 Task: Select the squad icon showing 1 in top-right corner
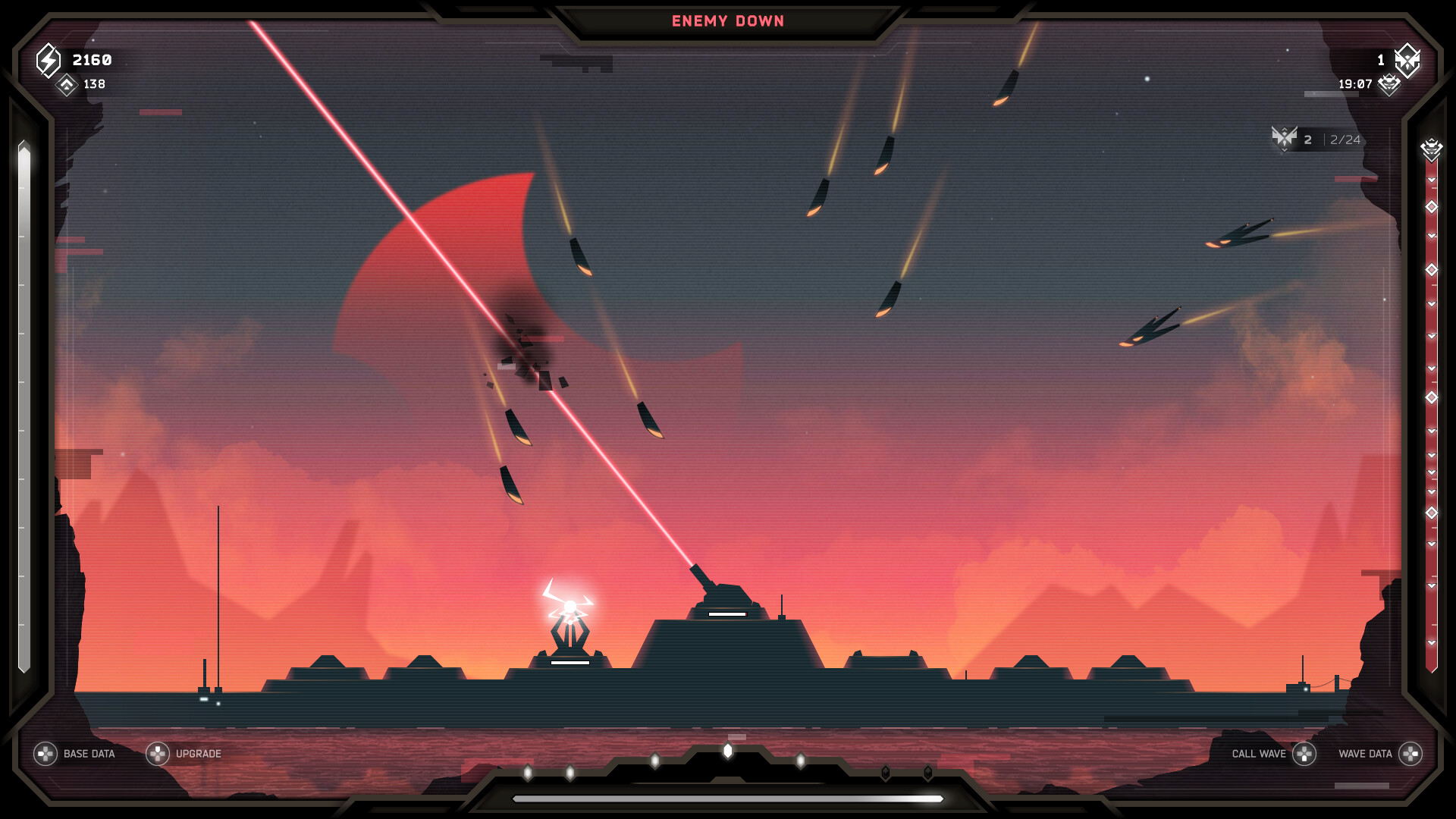(1407, 62)
